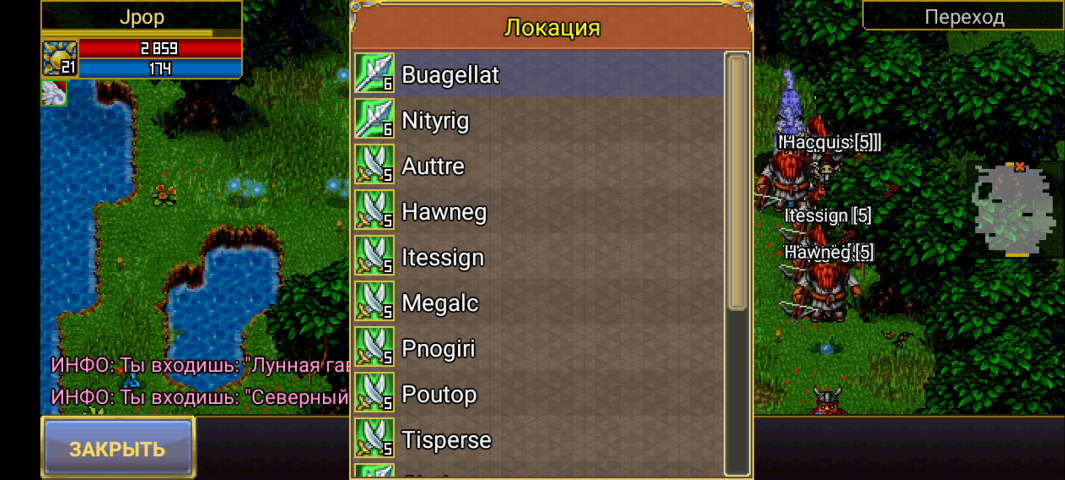Screen dimensions: 1065x480
Task: Select Itessign in the location panel
Action: [538, 258]
